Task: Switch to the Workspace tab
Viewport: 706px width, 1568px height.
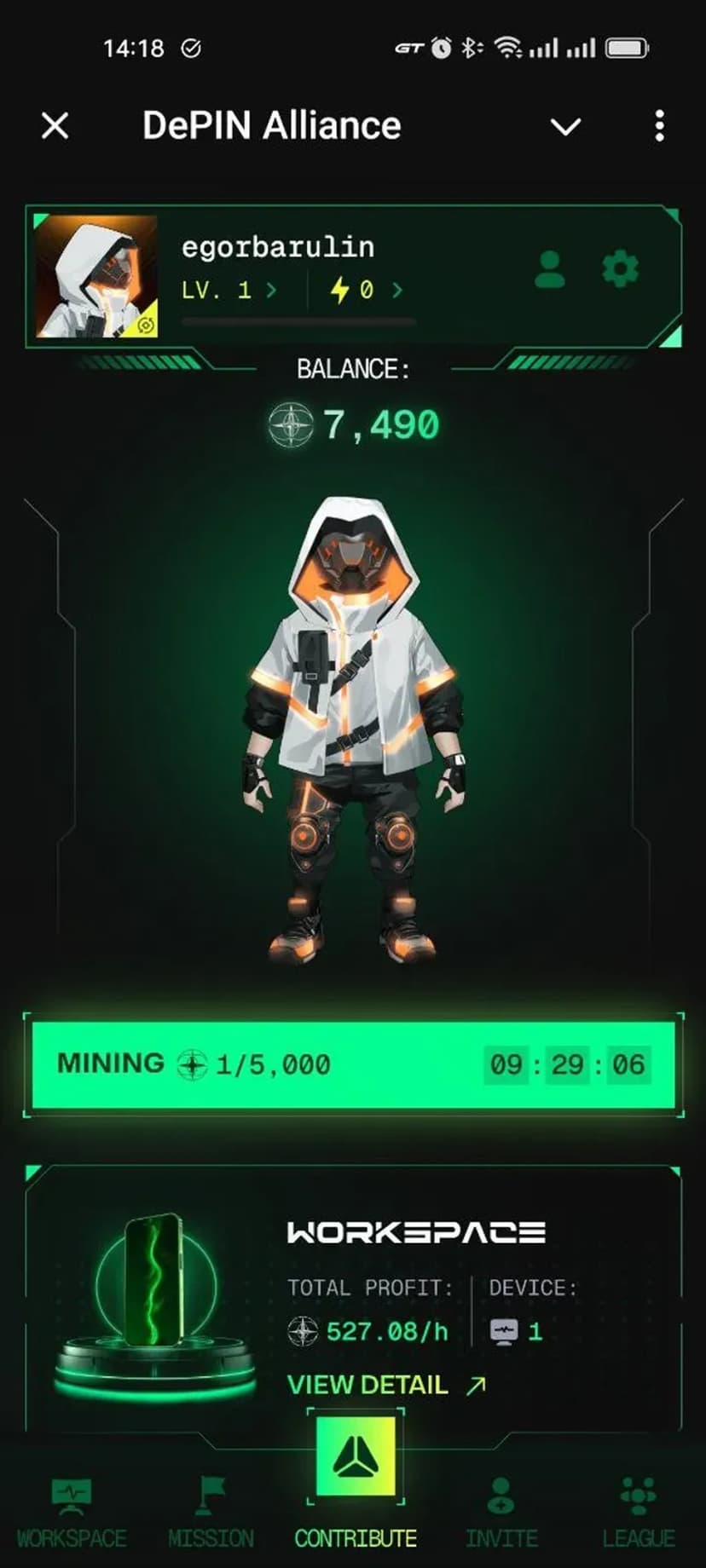Action: (72, 1513)
